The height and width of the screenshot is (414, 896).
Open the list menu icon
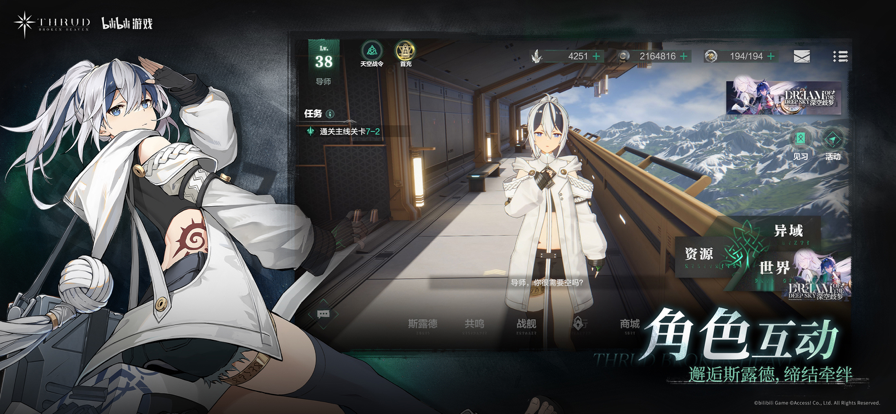840,57
